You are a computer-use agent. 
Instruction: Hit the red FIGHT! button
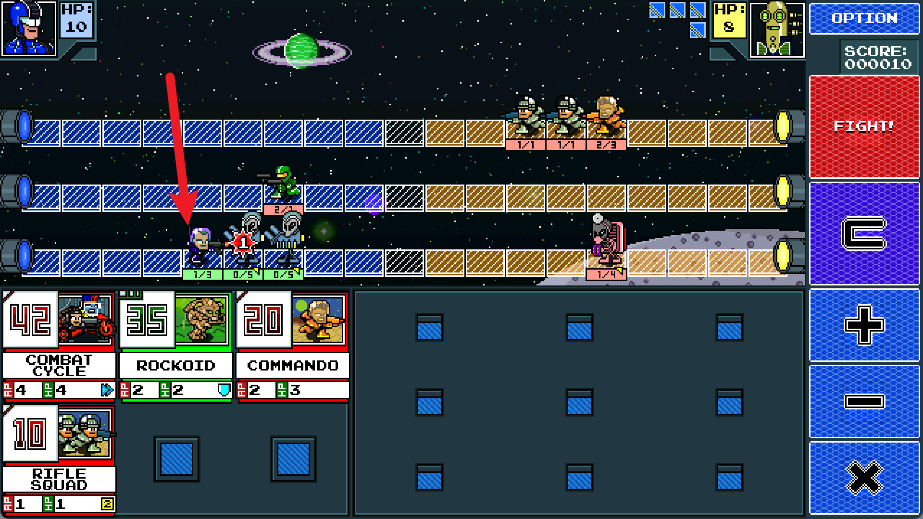(864, 126)
